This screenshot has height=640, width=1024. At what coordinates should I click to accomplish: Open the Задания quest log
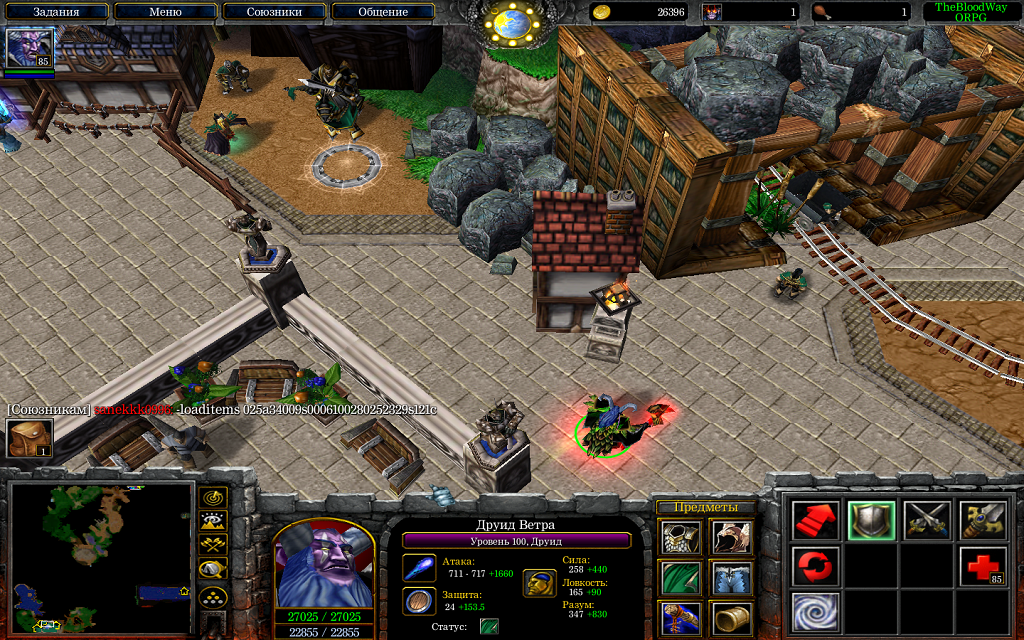(56, 12)
